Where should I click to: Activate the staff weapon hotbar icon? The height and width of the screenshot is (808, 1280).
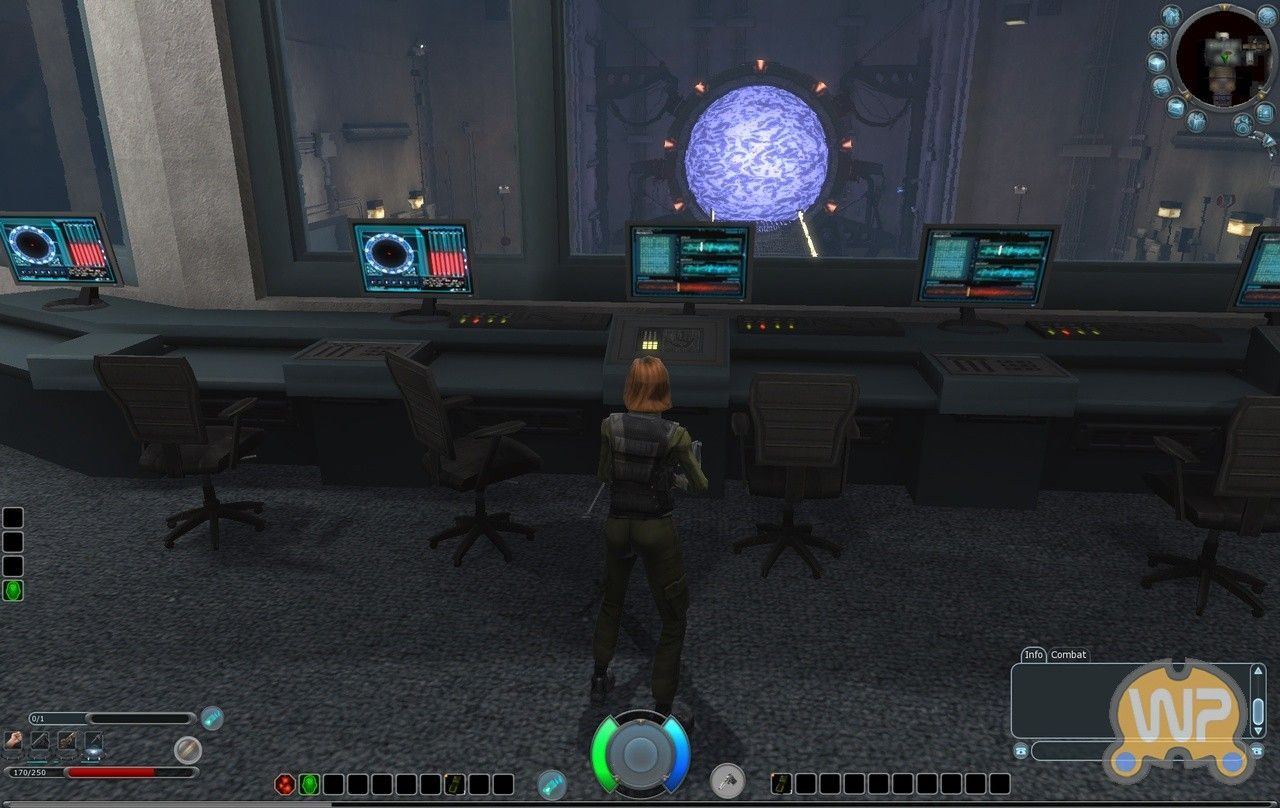tap(94, 741)
